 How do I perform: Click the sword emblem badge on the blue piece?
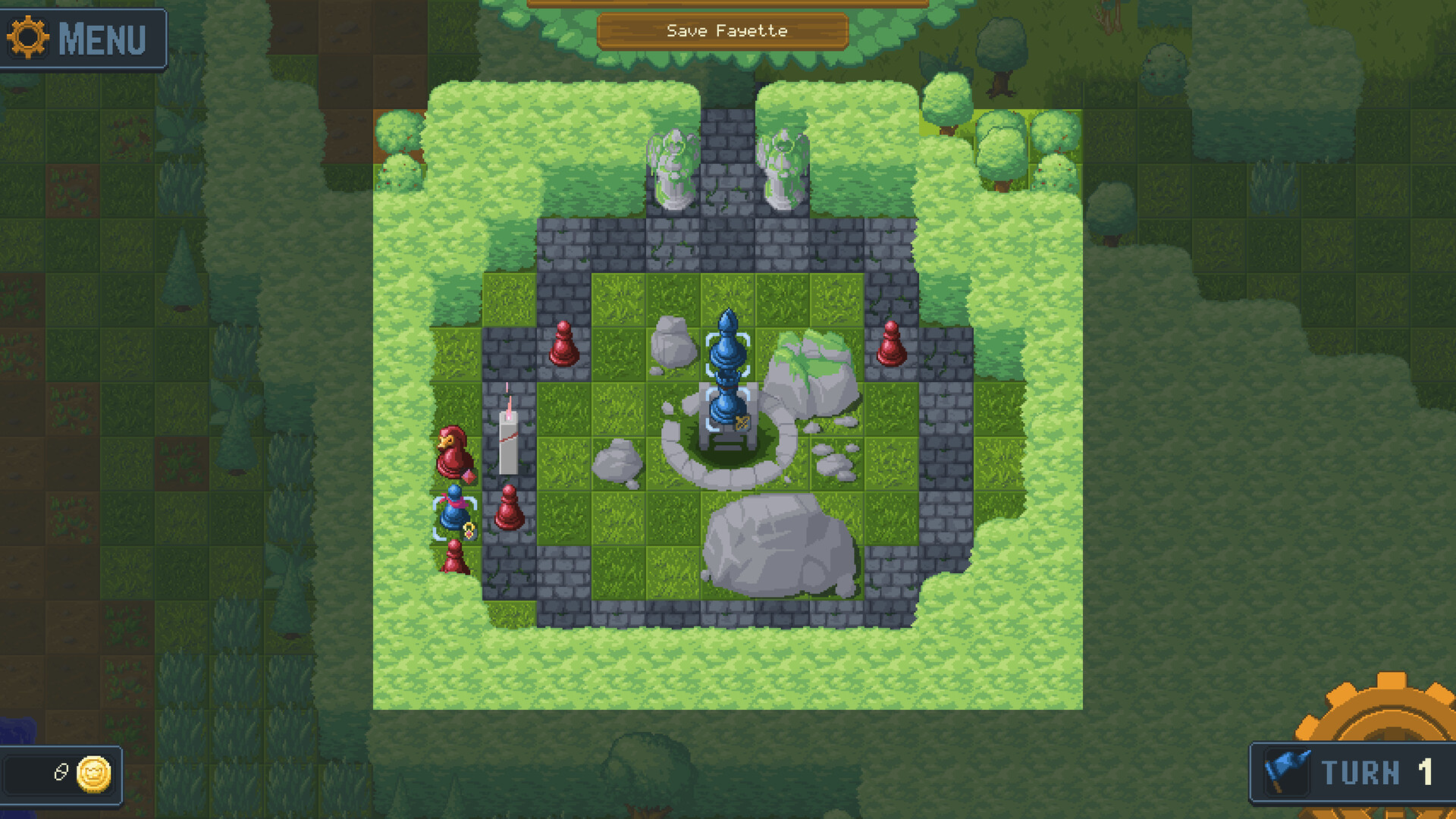(x=742, y=423)
